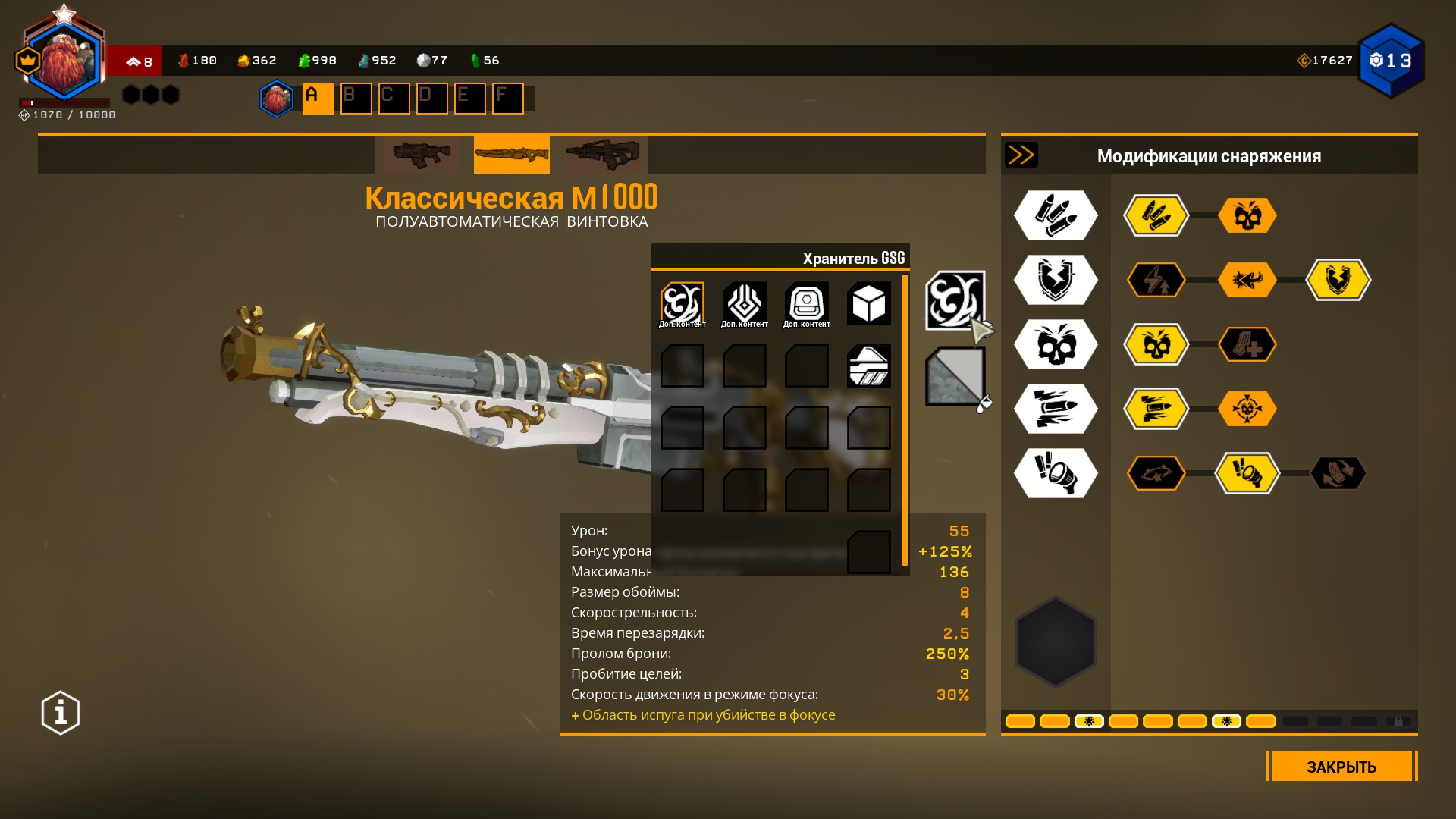Image resolution: width=1456 pixels, height=819 pixels.
Task: Collapse the equipment modifications panel arrows
Action: [x=1021, y=155]
